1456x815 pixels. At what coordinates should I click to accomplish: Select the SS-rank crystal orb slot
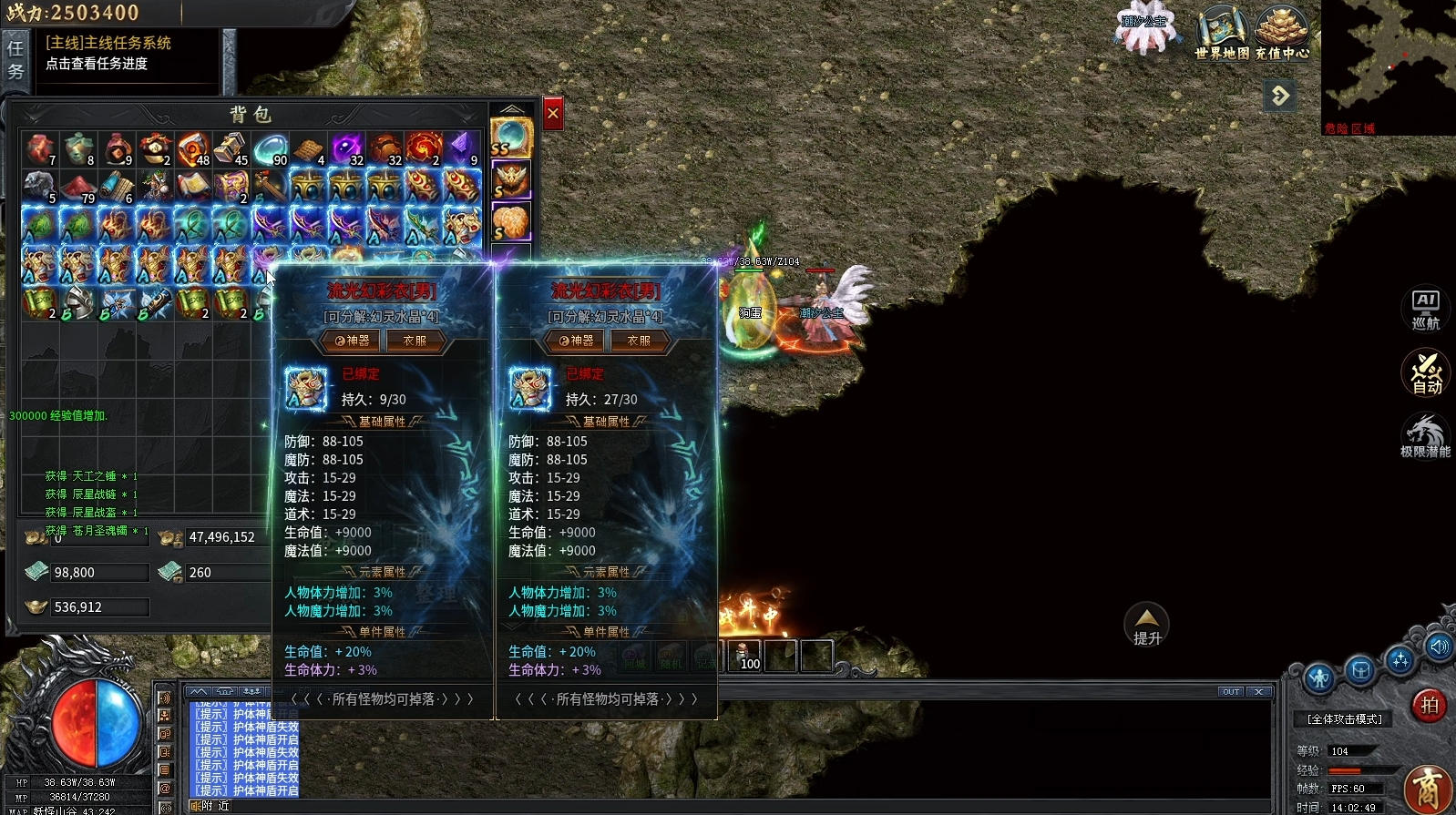[x=510, y=138]
